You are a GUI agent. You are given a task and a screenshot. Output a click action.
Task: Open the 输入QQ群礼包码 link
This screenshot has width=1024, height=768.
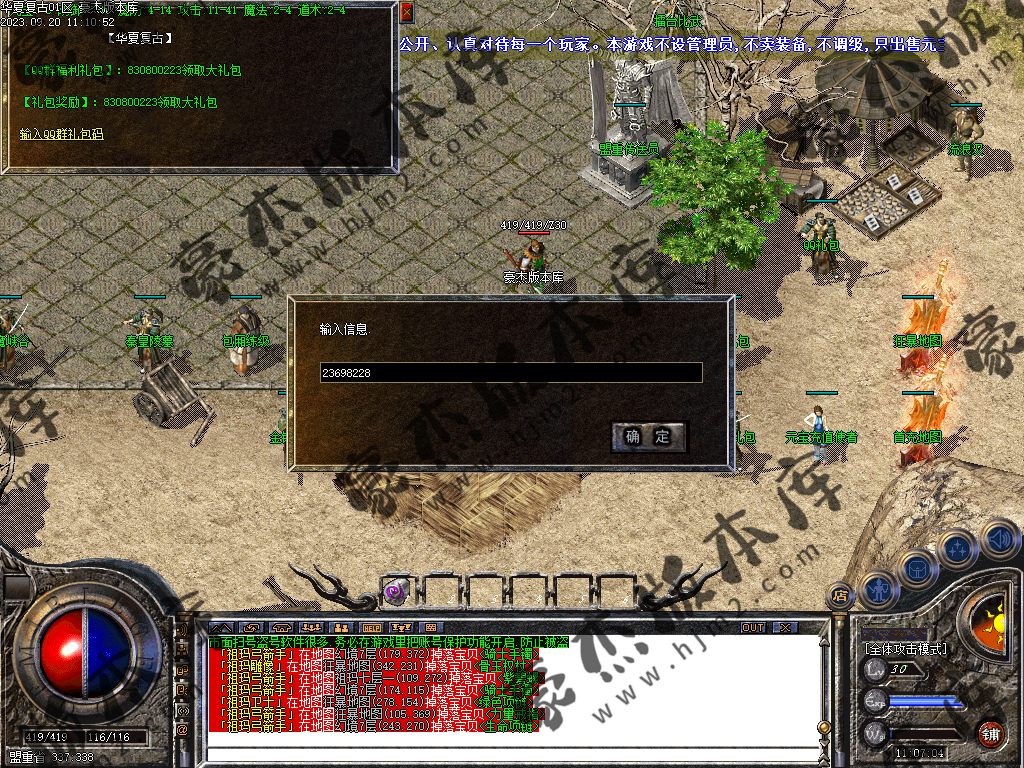[61, 133]
